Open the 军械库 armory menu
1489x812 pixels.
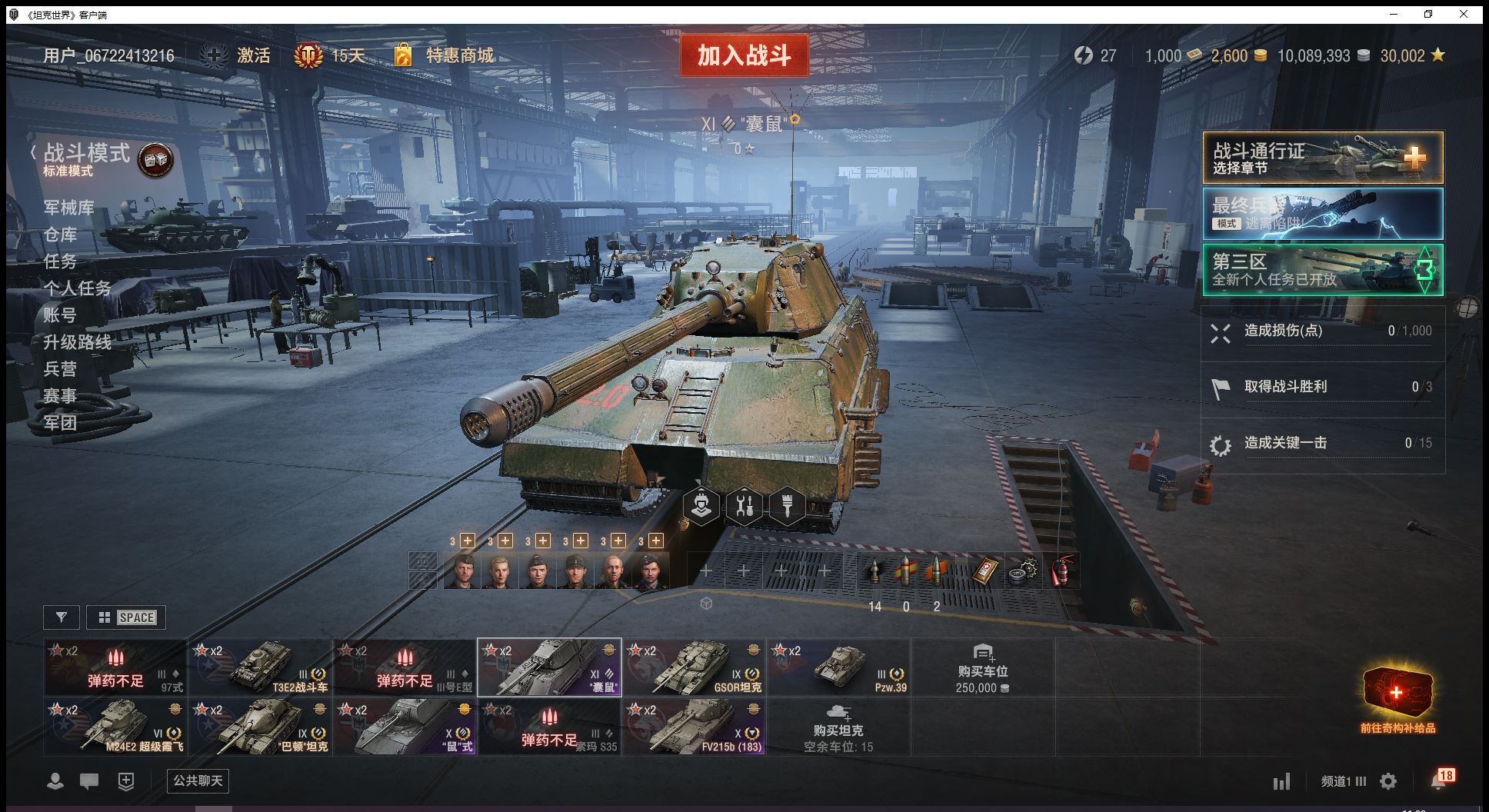pos(69,208)
